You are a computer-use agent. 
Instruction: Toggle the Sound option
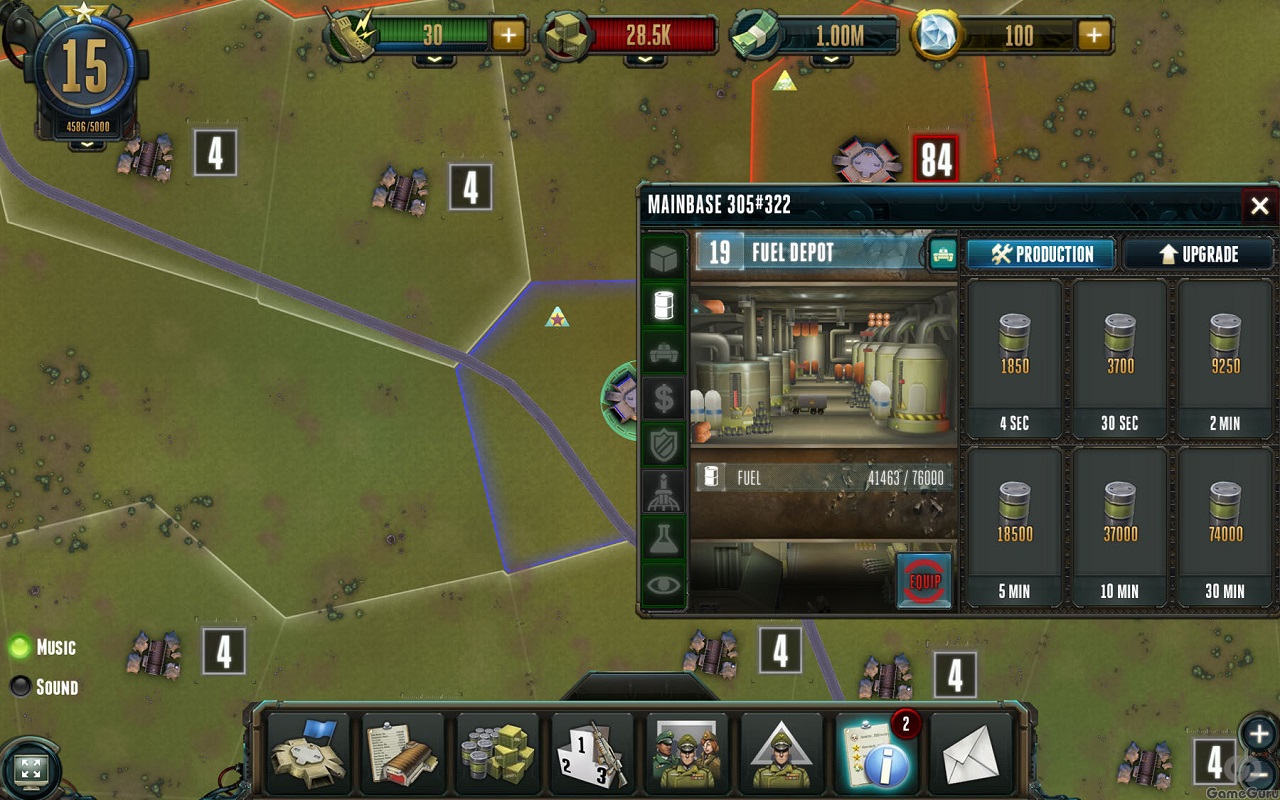coord(20,687)
